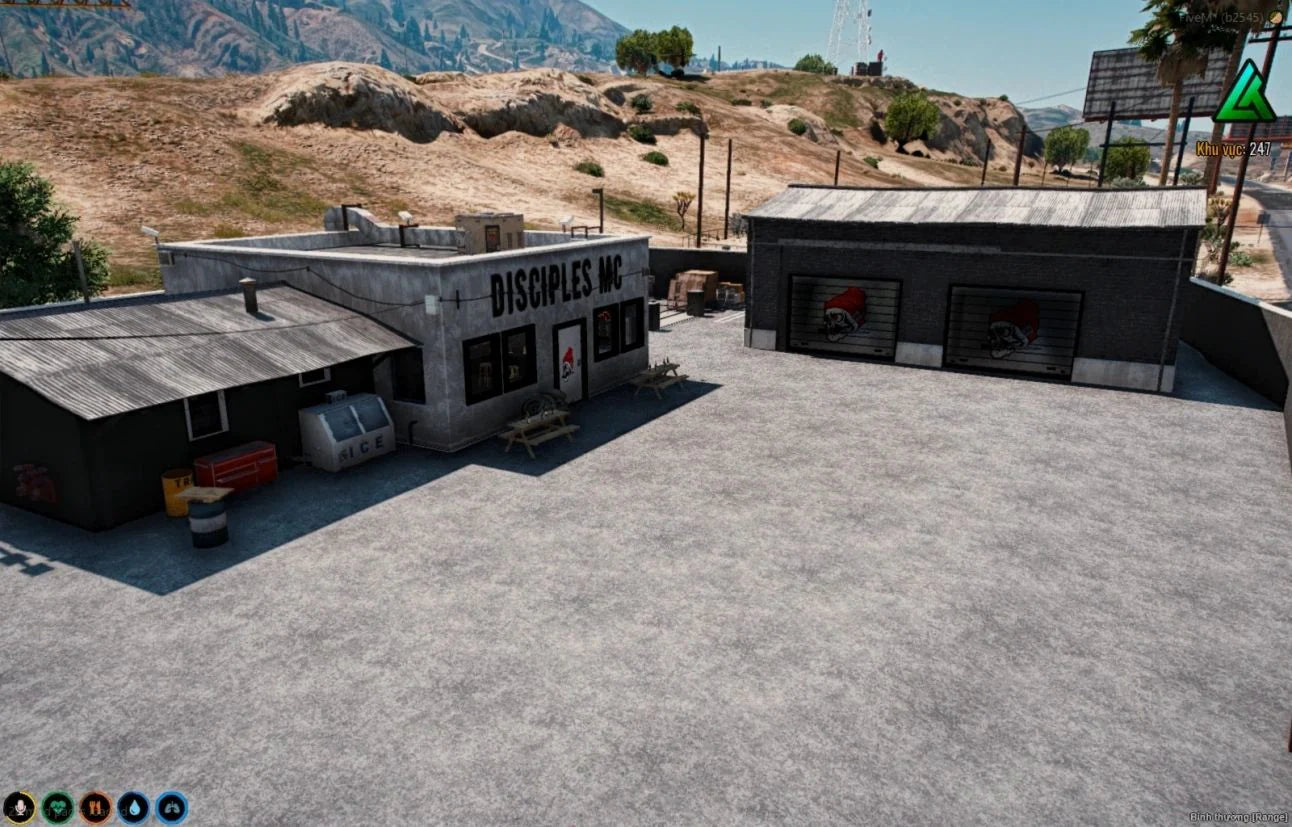The image size is (1292, 827).
Task: Select the green heart health icon
Action: [x=57, y=807]
